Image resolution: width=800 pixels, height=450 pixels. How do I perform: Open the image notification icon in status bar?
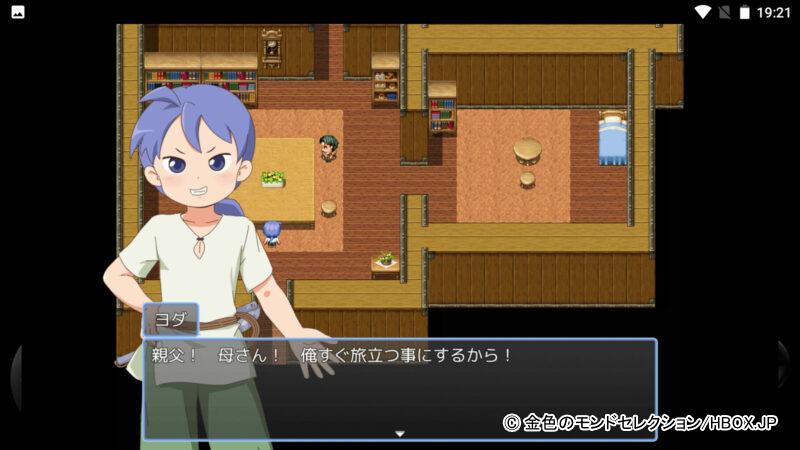click(17, 12)
